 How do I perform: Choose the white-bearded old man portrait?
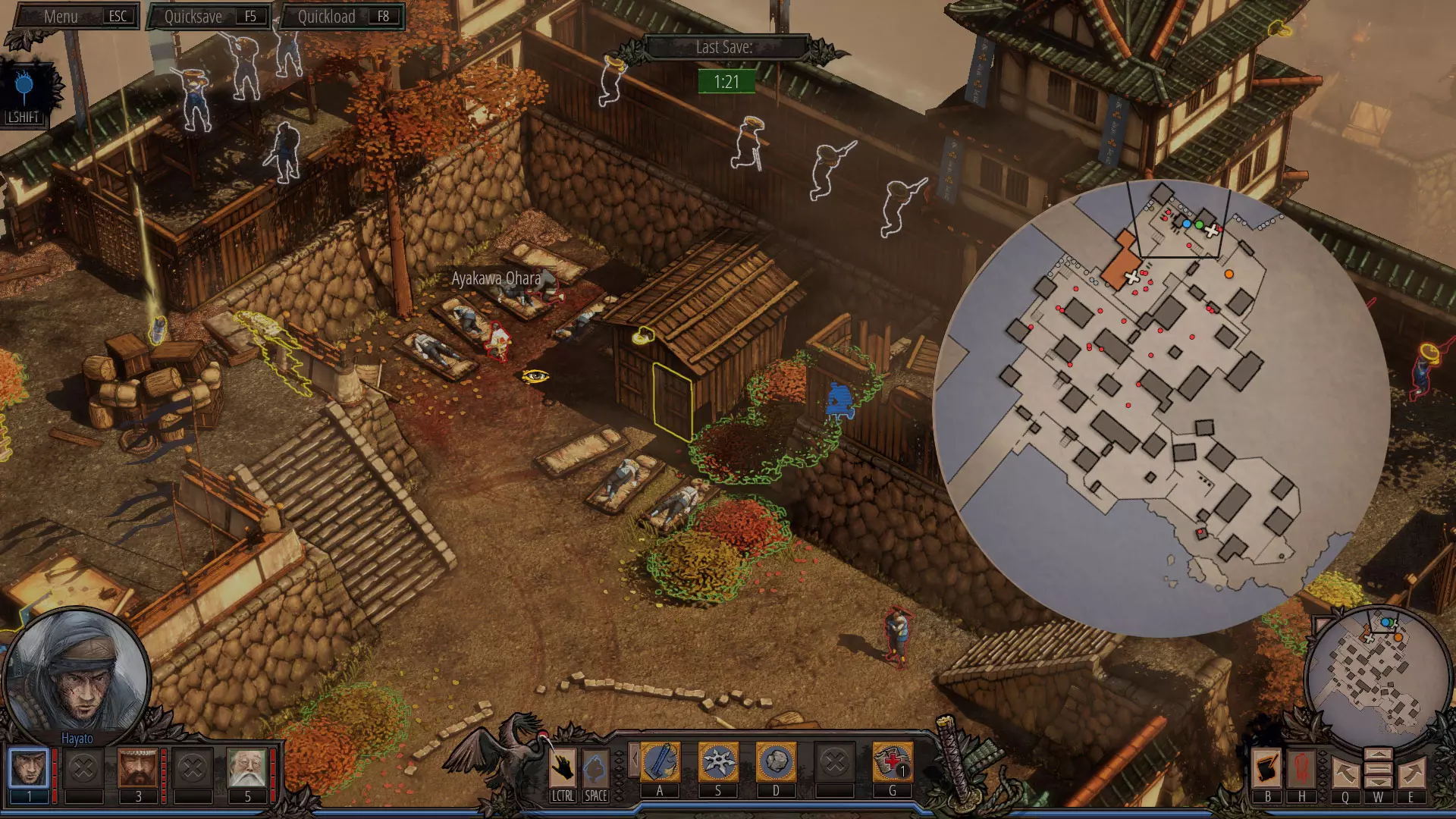pyautogui.click(x=246, y=768)
